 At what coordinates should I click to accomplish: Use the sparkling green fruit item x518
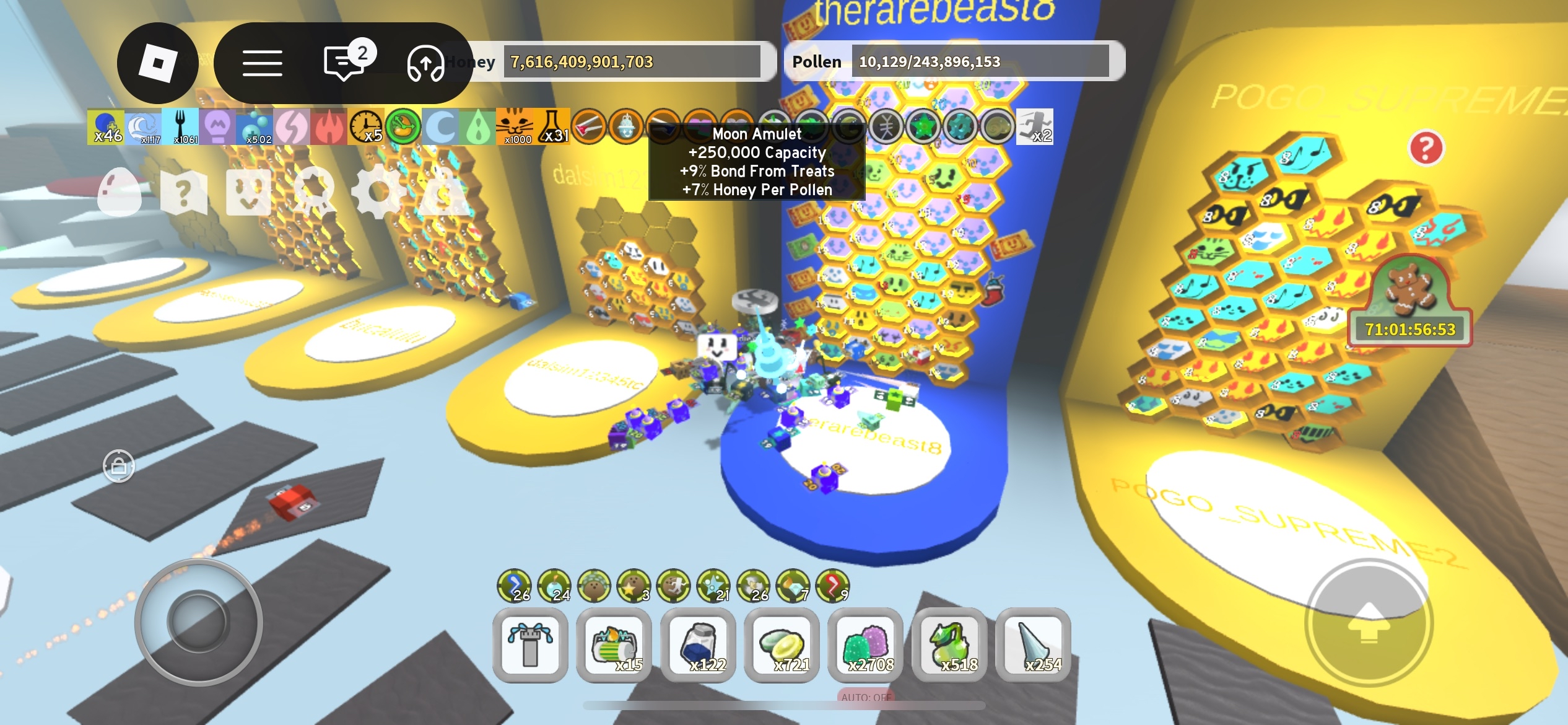949,646
